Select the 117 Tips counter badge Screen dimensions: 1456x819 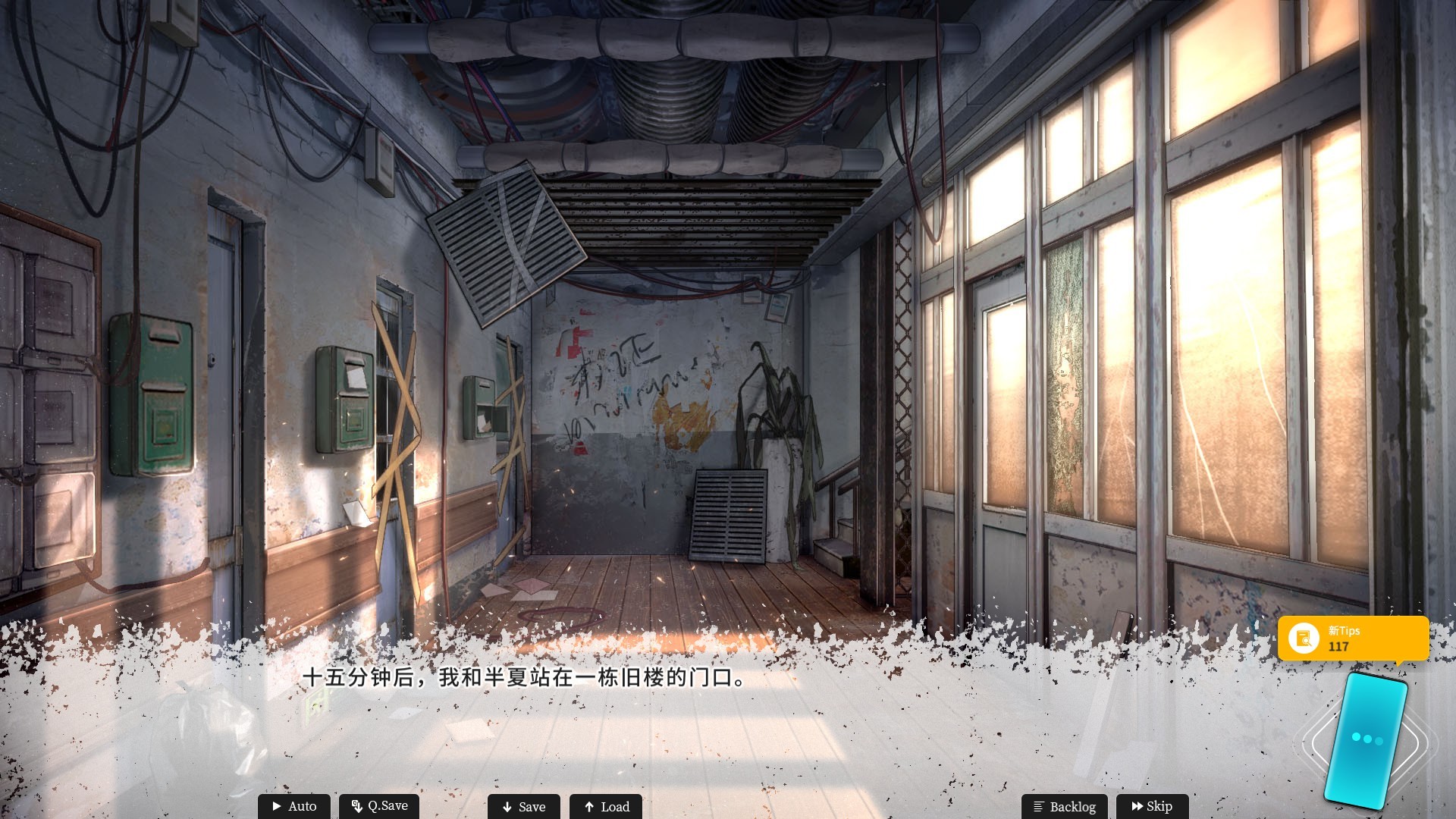pos(1338,647)
